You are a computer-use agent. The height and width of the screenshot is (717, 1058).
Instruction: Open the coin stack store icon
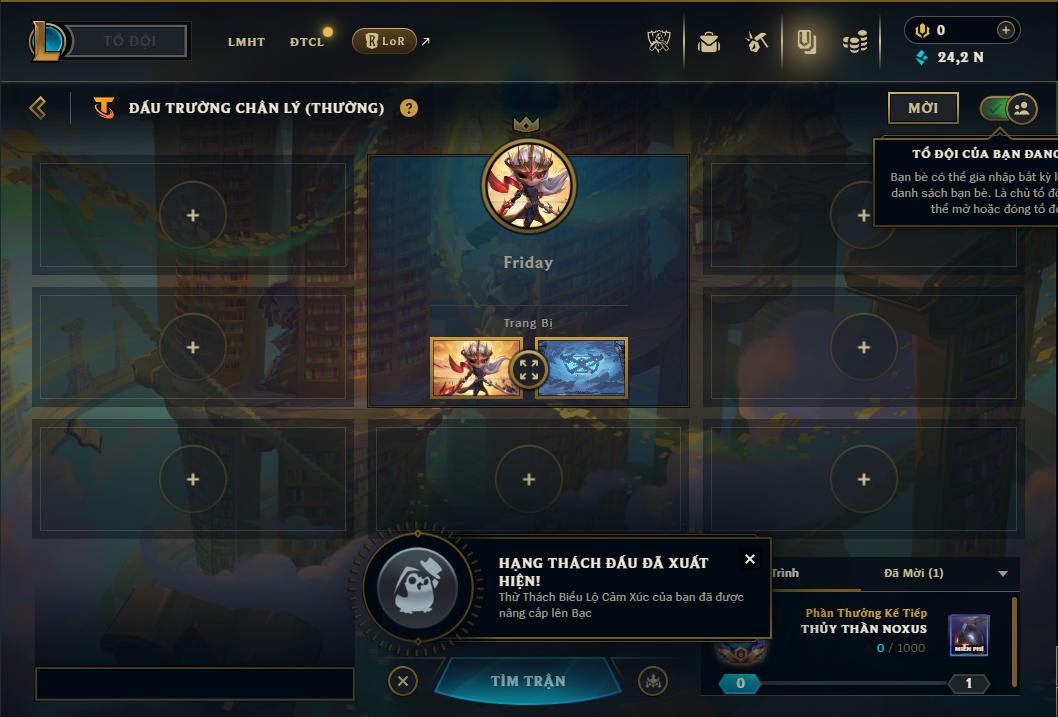coord(854,42)
